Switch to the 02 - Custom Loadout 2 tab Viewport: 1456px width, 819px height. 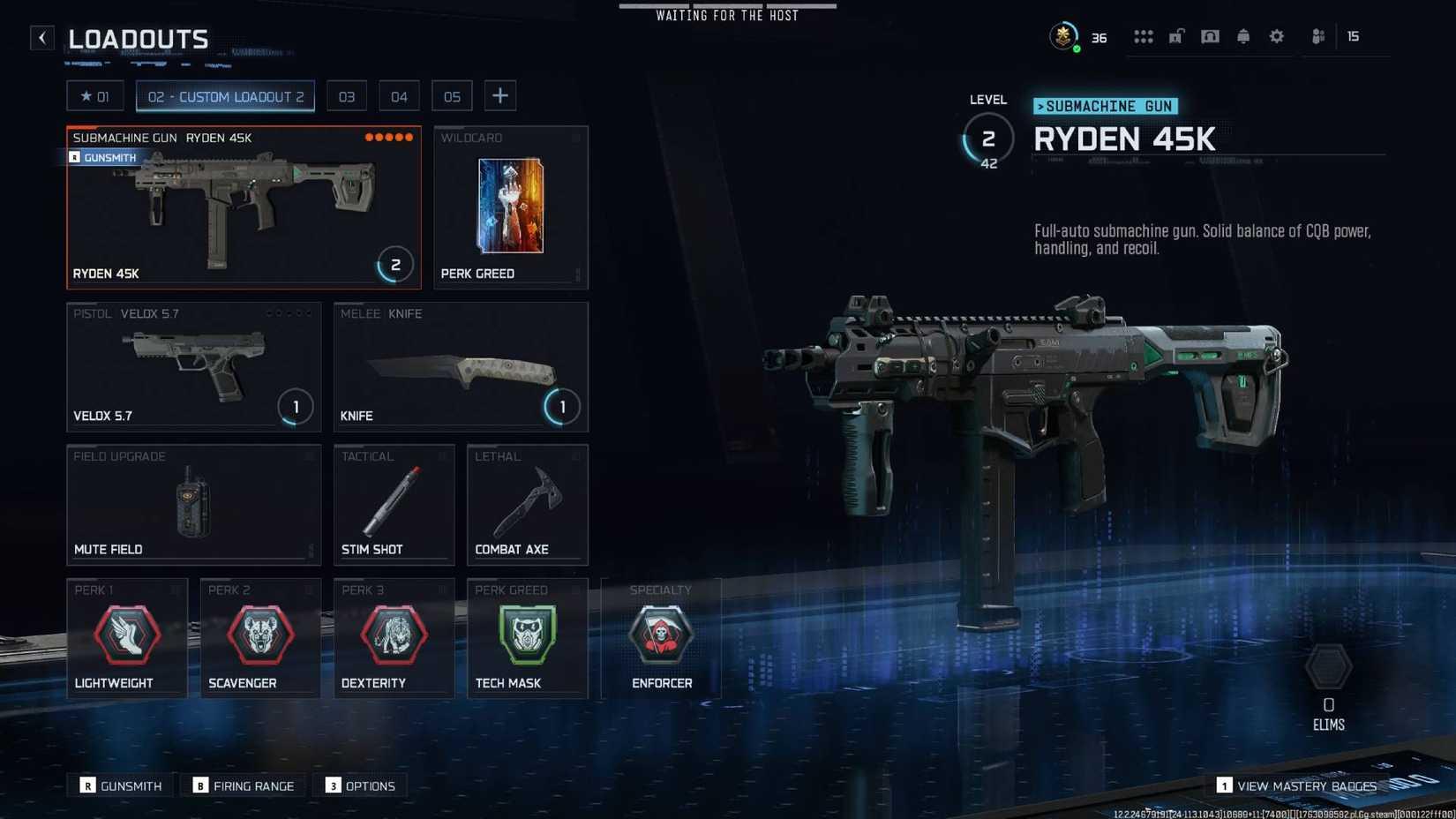(x=225, y=96)
